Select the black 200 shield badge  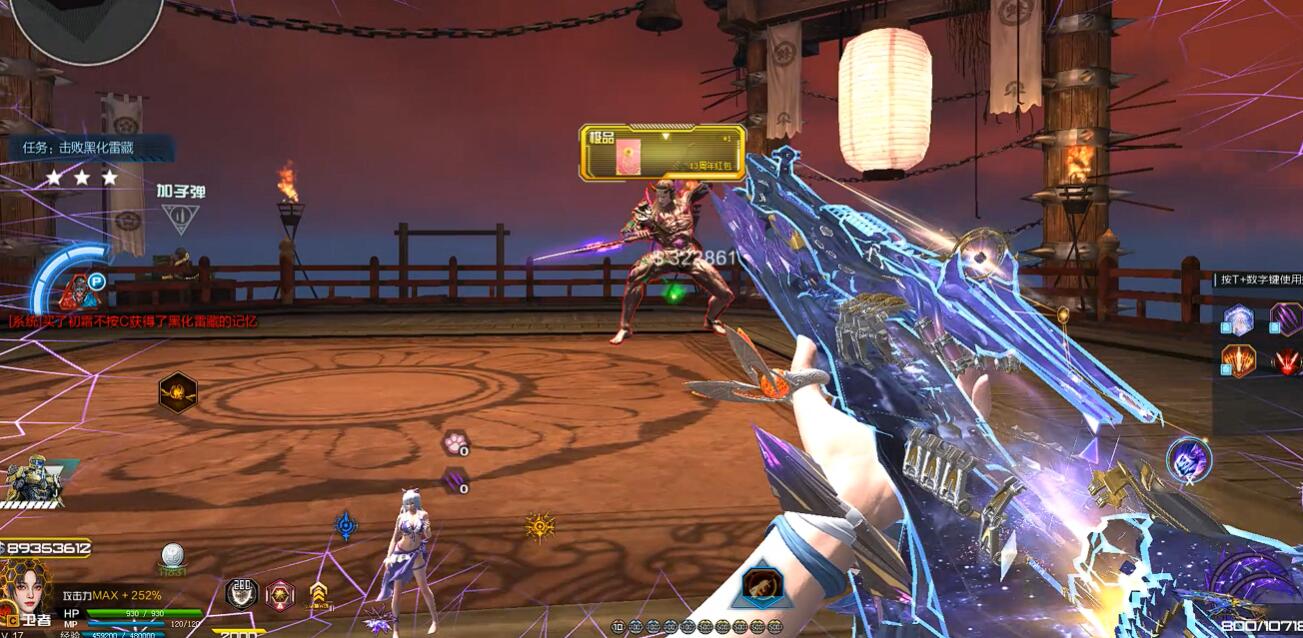241,593
